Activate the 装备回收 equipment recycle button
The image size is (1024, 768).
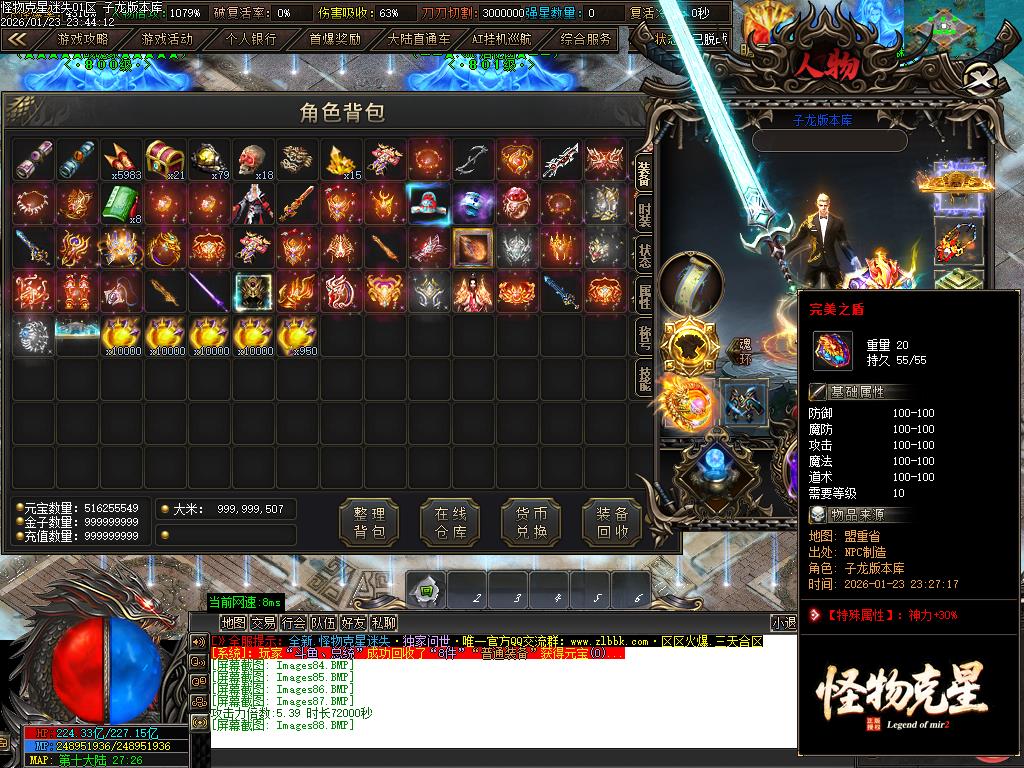[612, 522]
